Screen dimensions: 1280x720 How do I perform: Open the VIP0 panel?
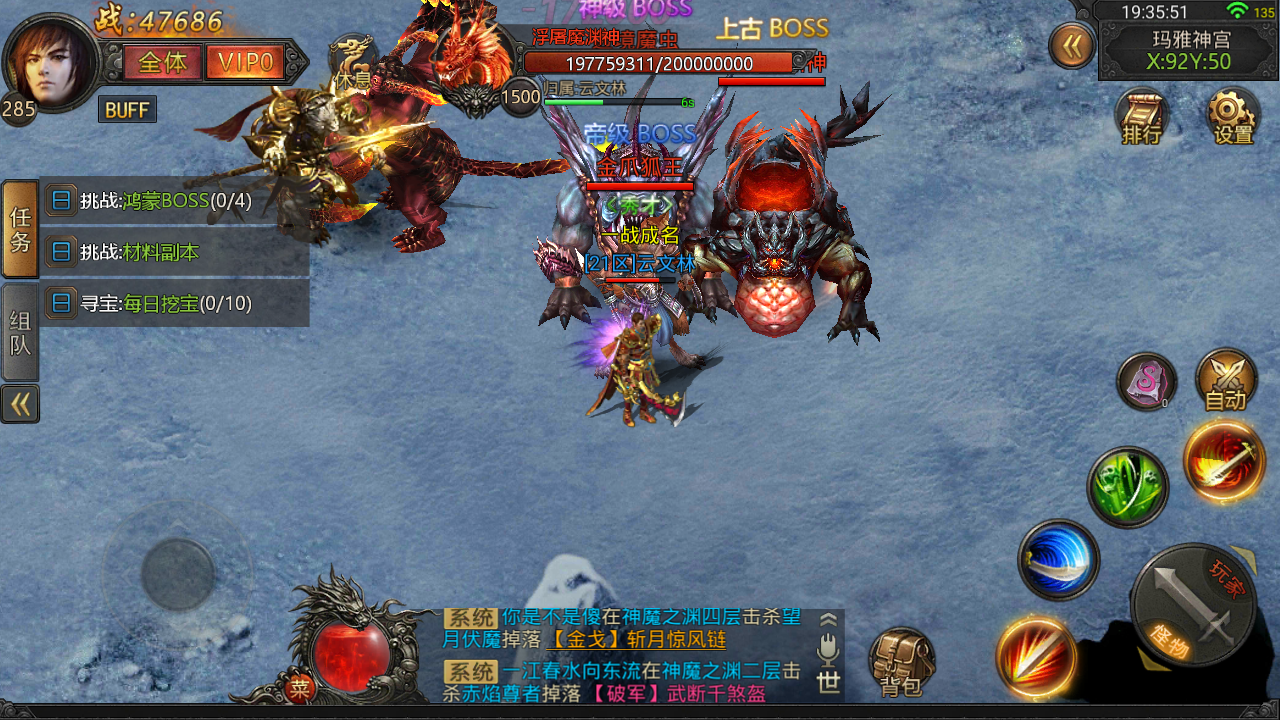tap(246, 63)
